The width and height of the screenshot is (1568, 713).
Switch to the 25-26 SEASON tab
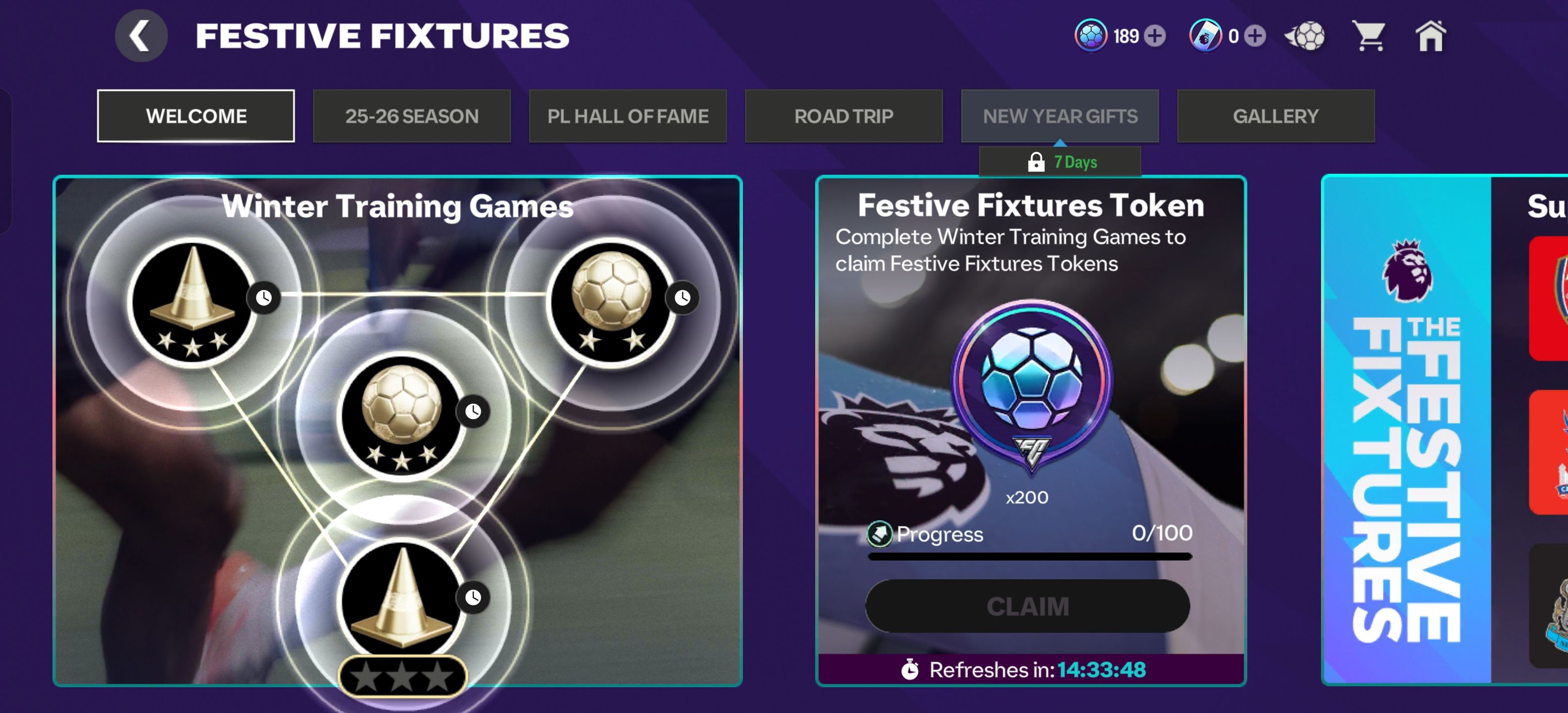412,116
